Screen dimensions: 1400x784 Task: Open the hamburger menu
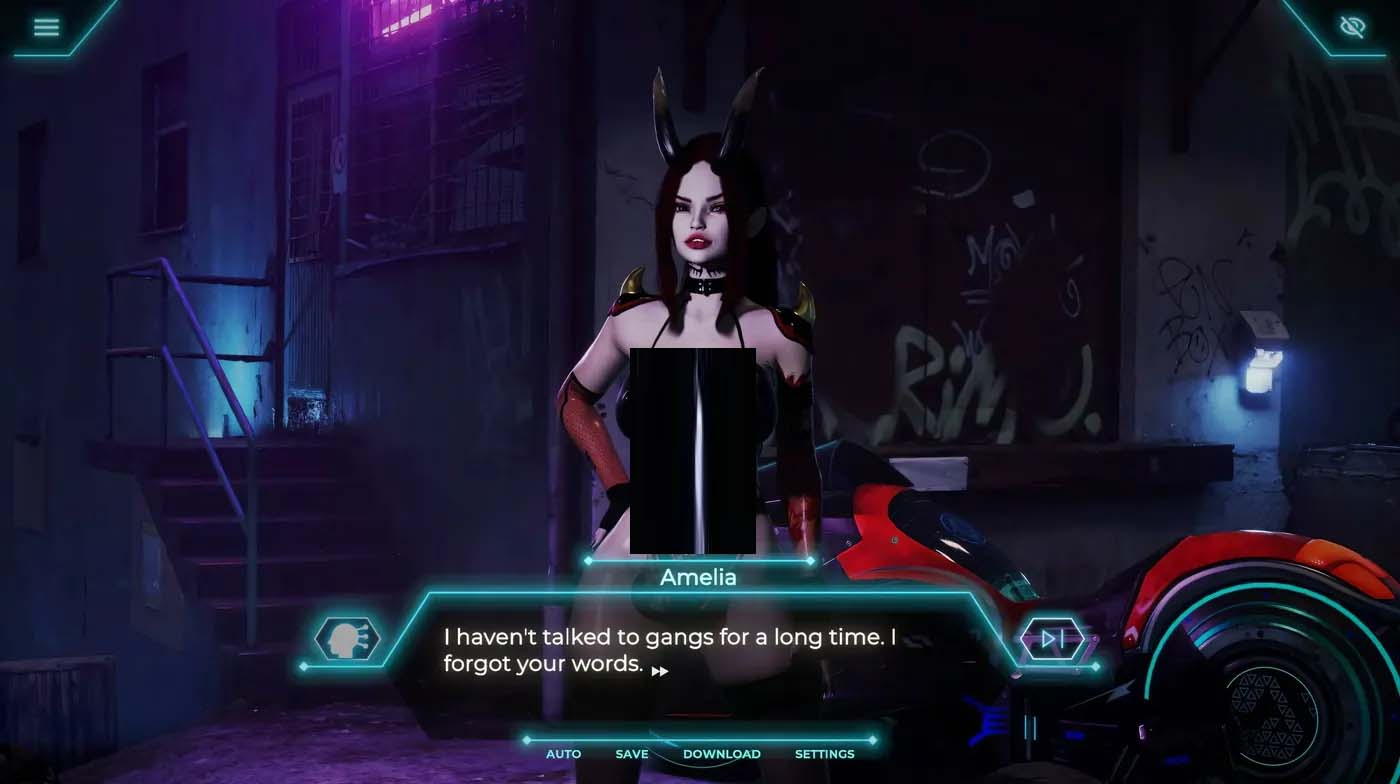click(46, 27)
